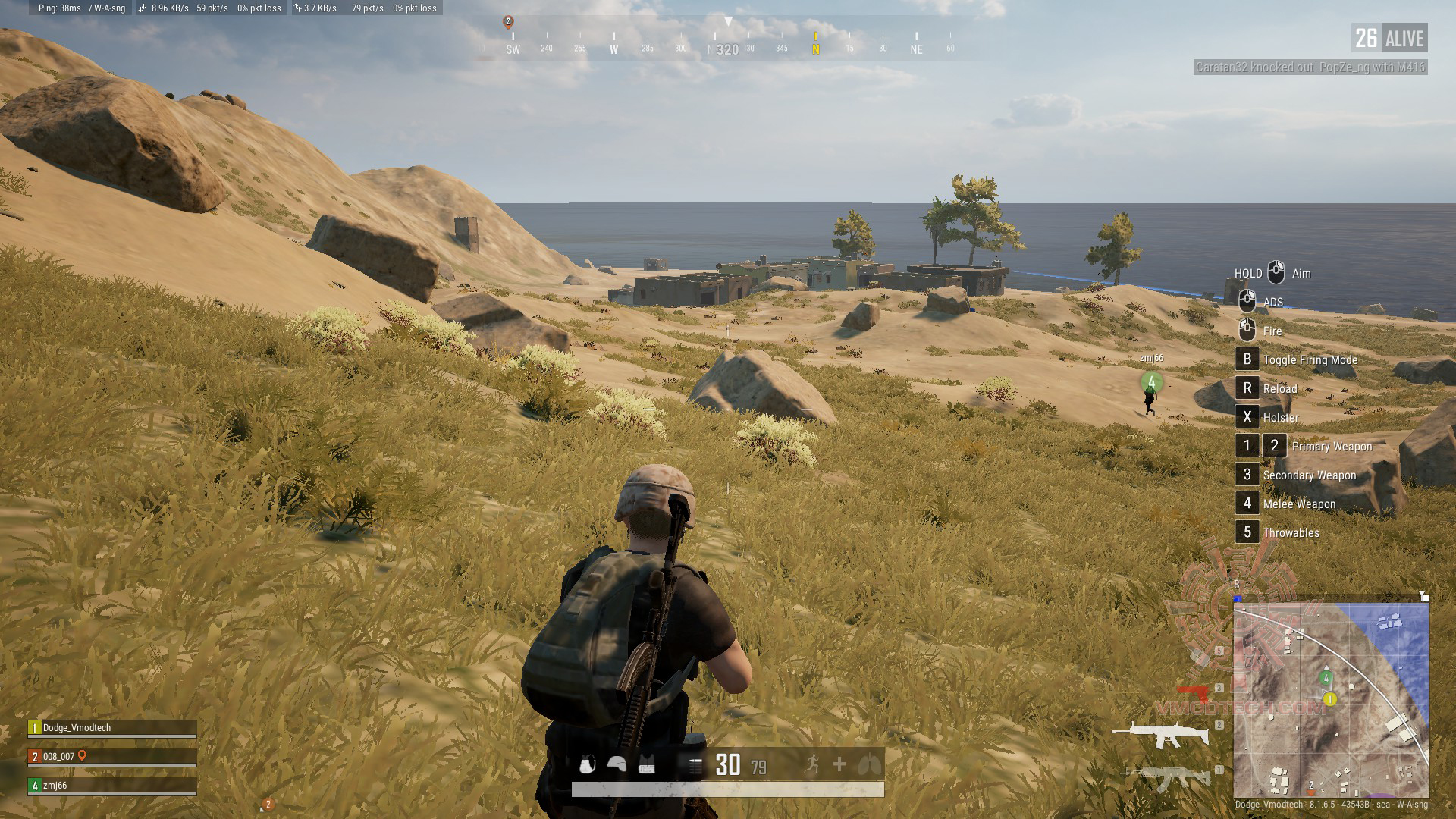This screenshot has width=1456, height=819.
Task: Pick teammate zmj66 from the squad list
Action: 112,786
